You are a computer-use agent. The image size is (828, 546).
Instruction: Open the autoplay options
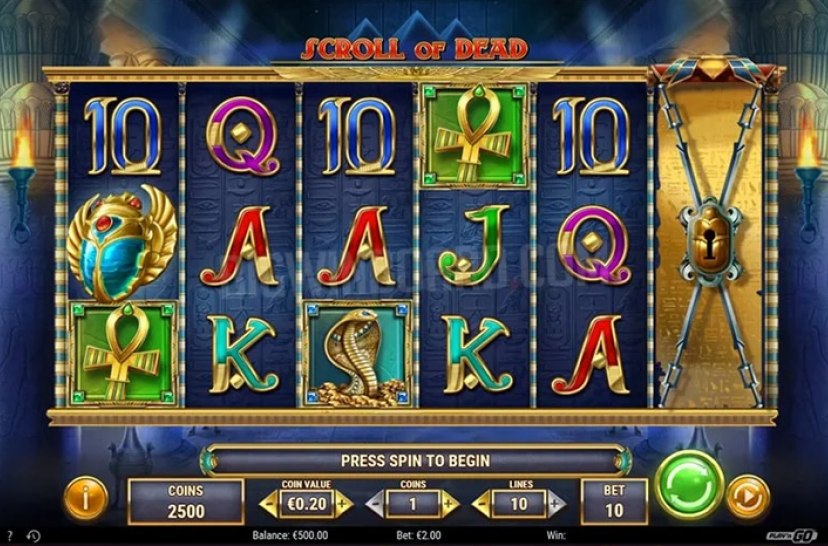pos(748,498)
